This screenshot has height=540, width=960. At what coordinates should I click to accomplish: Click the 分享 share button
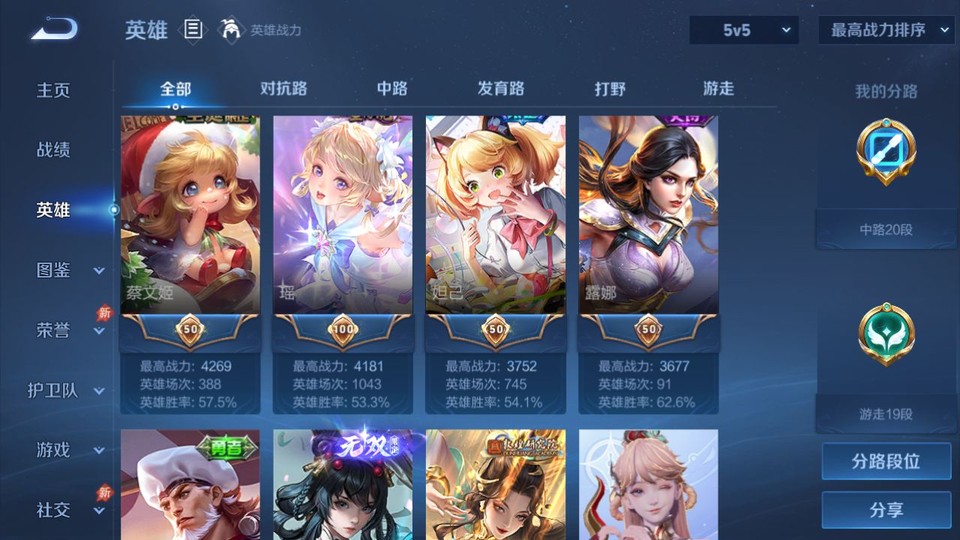click(x=886, y=510)
